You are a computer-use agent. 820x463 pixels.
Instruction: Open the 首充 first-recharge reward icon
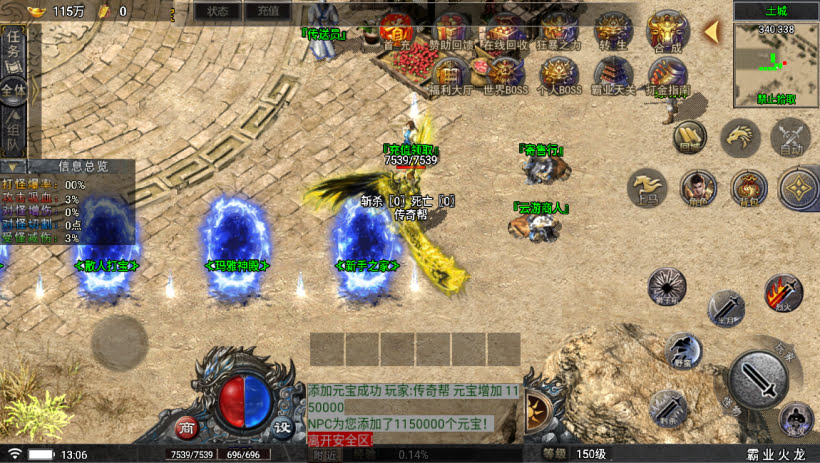click(397, 32)
